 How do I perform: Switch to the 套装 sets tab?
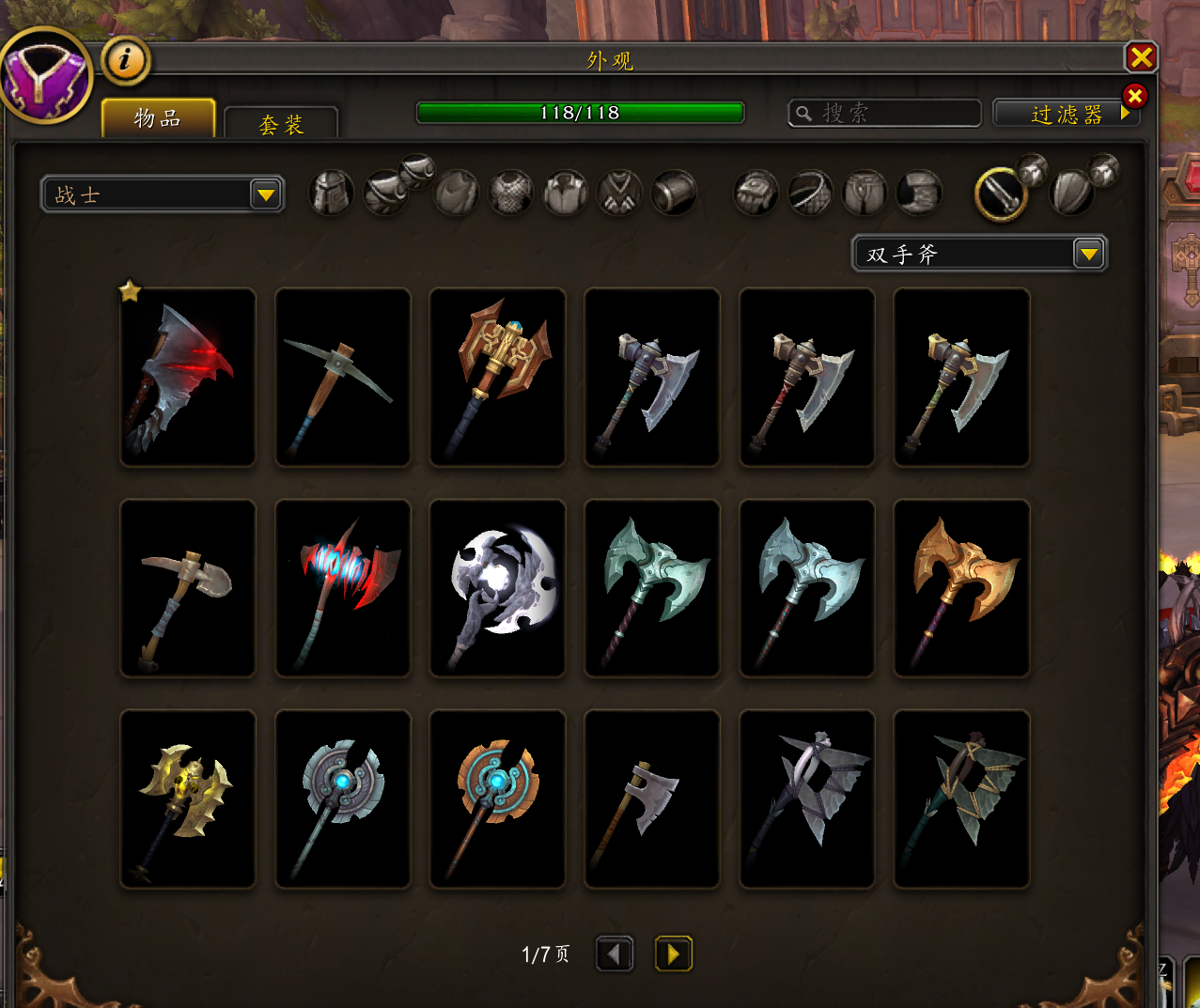[x=281, y=124]
